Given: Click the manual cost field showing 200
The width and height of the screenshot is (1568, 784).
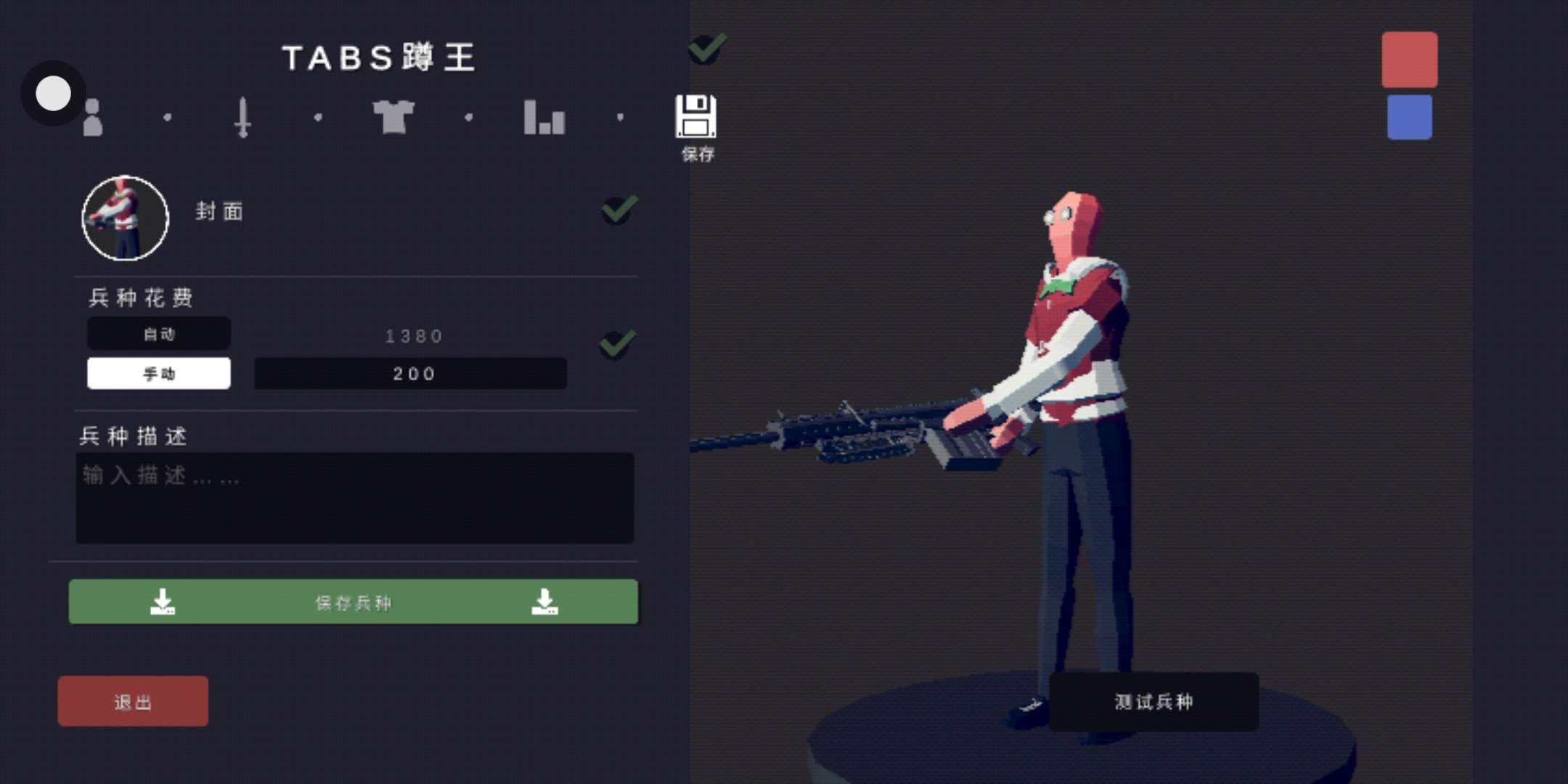Looking at the screenshot, I should [x=411, y=374].
